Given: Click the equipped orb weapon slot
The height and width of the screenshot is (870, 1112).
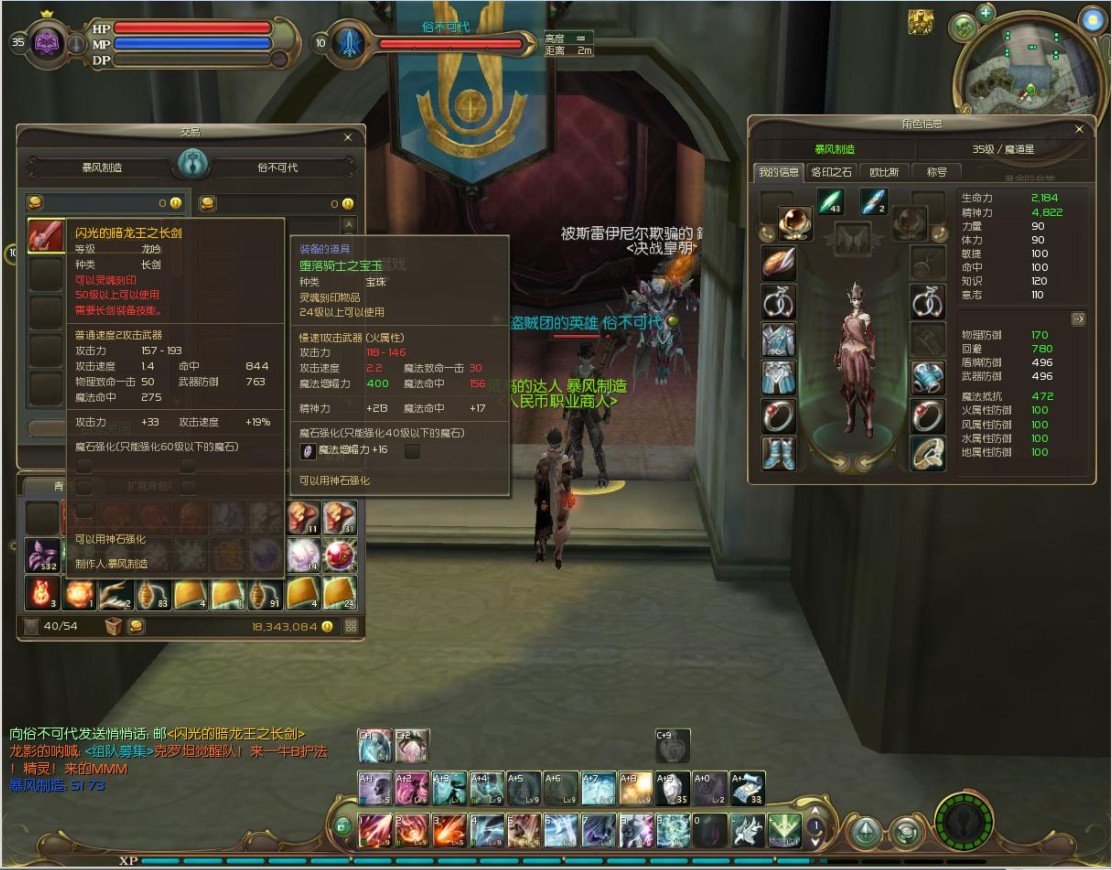Looking at the screenshot, I should click(x=795, y=224).
